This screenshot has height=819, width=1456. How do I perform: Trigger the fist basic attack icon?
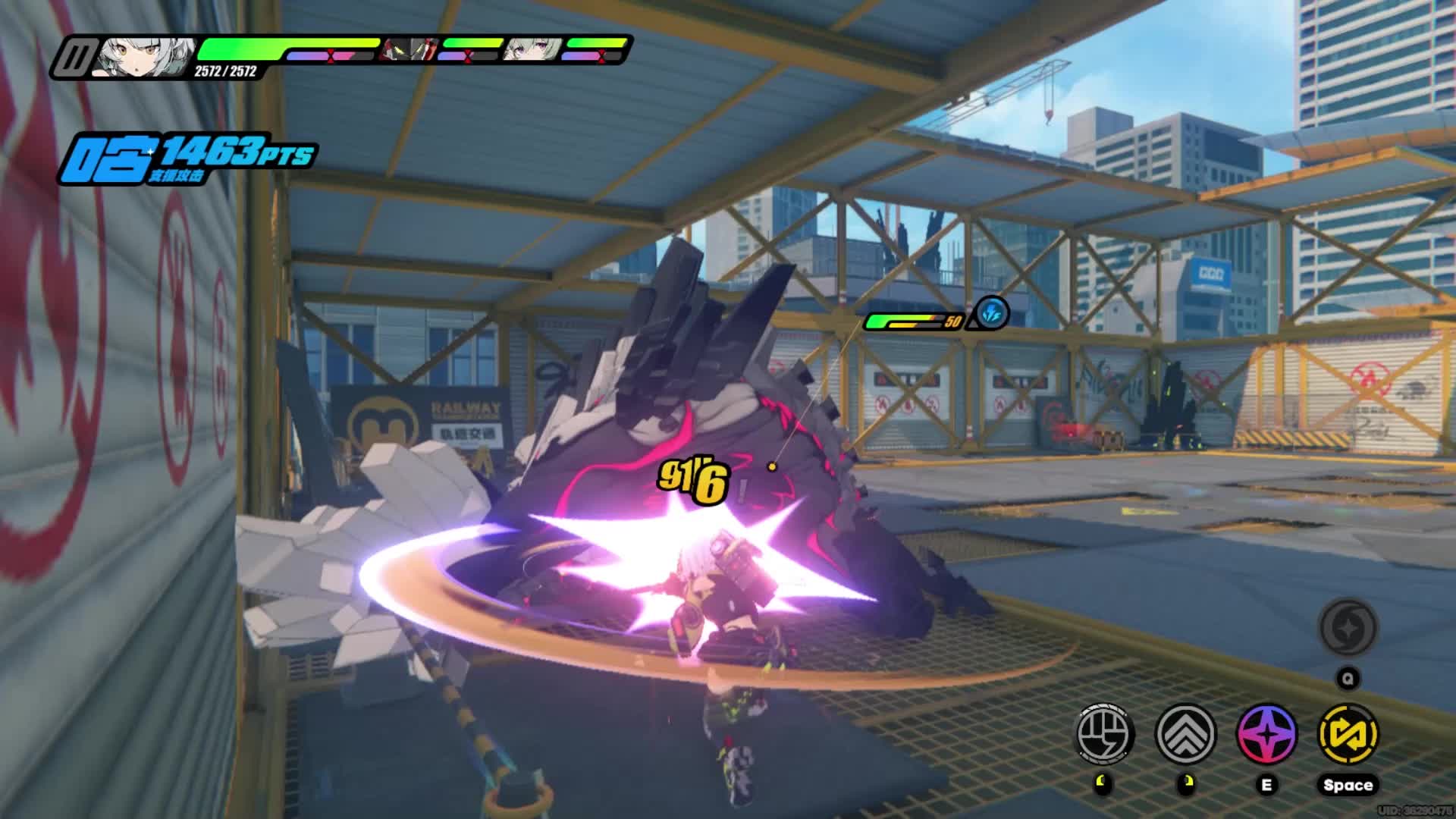click(1106, 734)
